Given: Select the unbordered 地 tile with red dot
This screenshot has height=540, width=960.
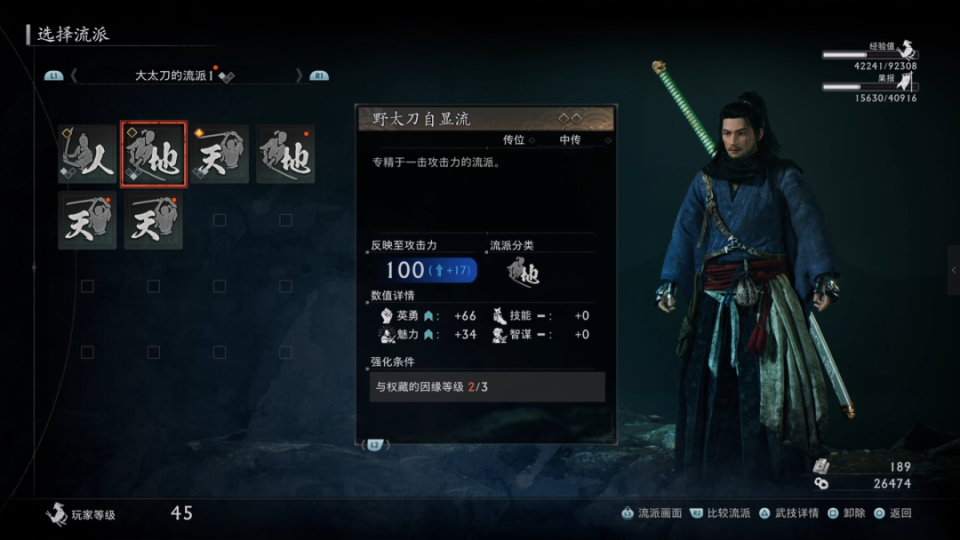Looking at the screenshot, I should click(x=285, y=155).
